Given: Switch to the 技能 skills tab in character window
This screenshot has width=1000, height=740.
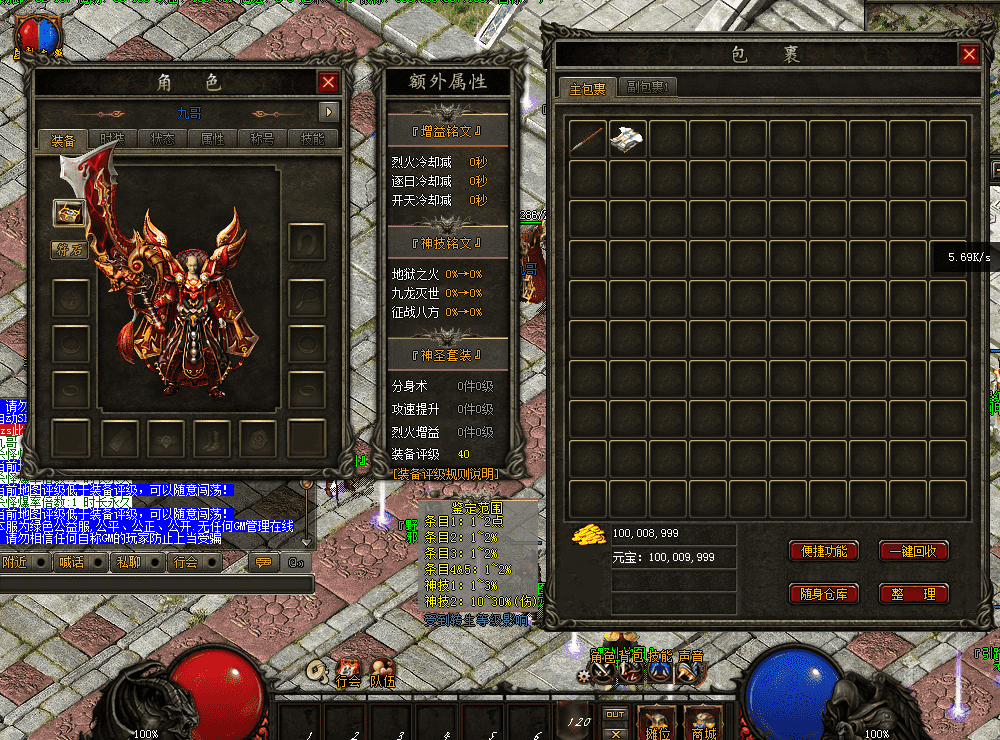Looking at the screenshot, I should pyautogui.click(x=313, y=139).
